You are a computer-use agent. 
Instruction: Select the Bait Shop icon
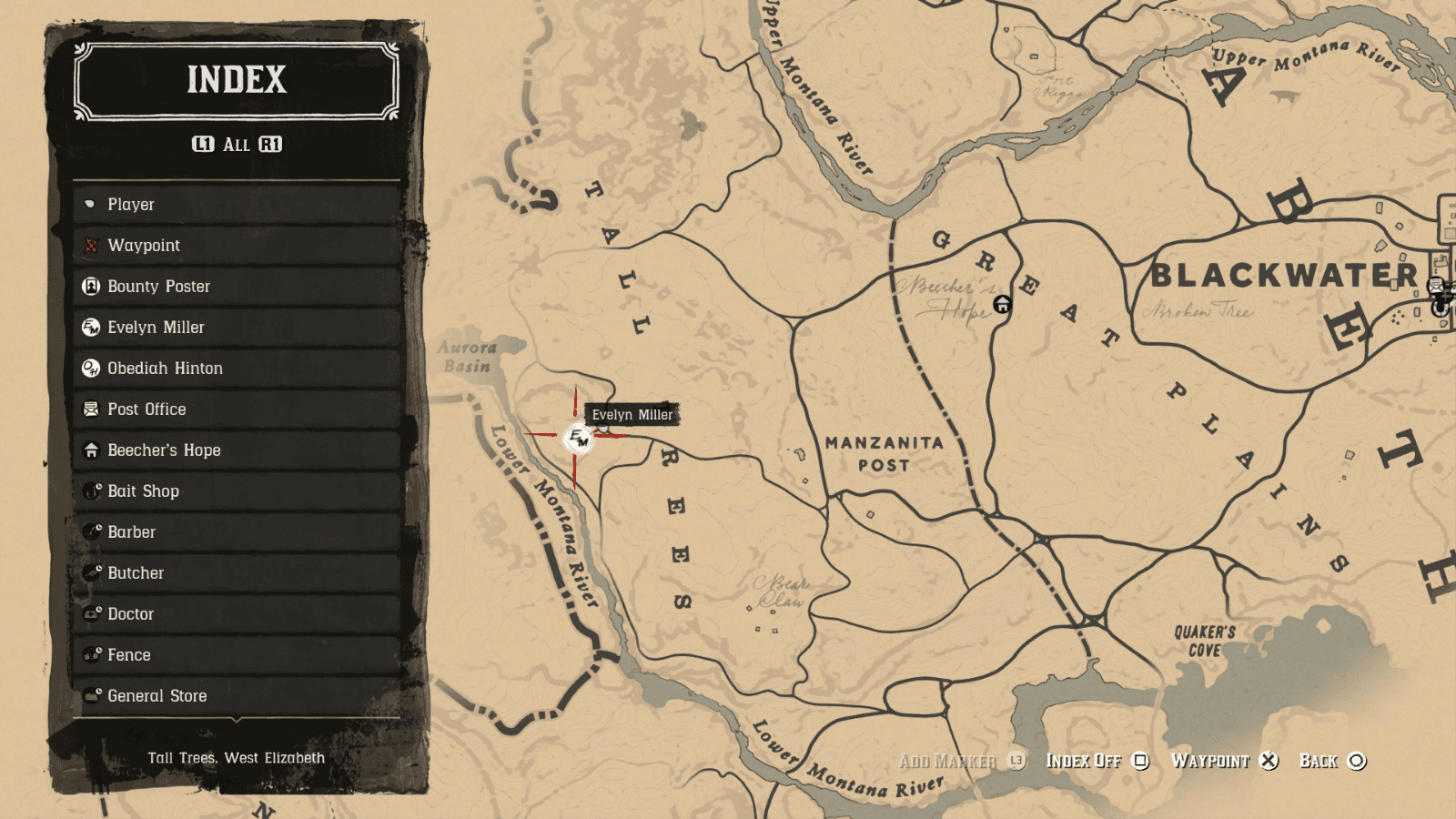(92, 490)
